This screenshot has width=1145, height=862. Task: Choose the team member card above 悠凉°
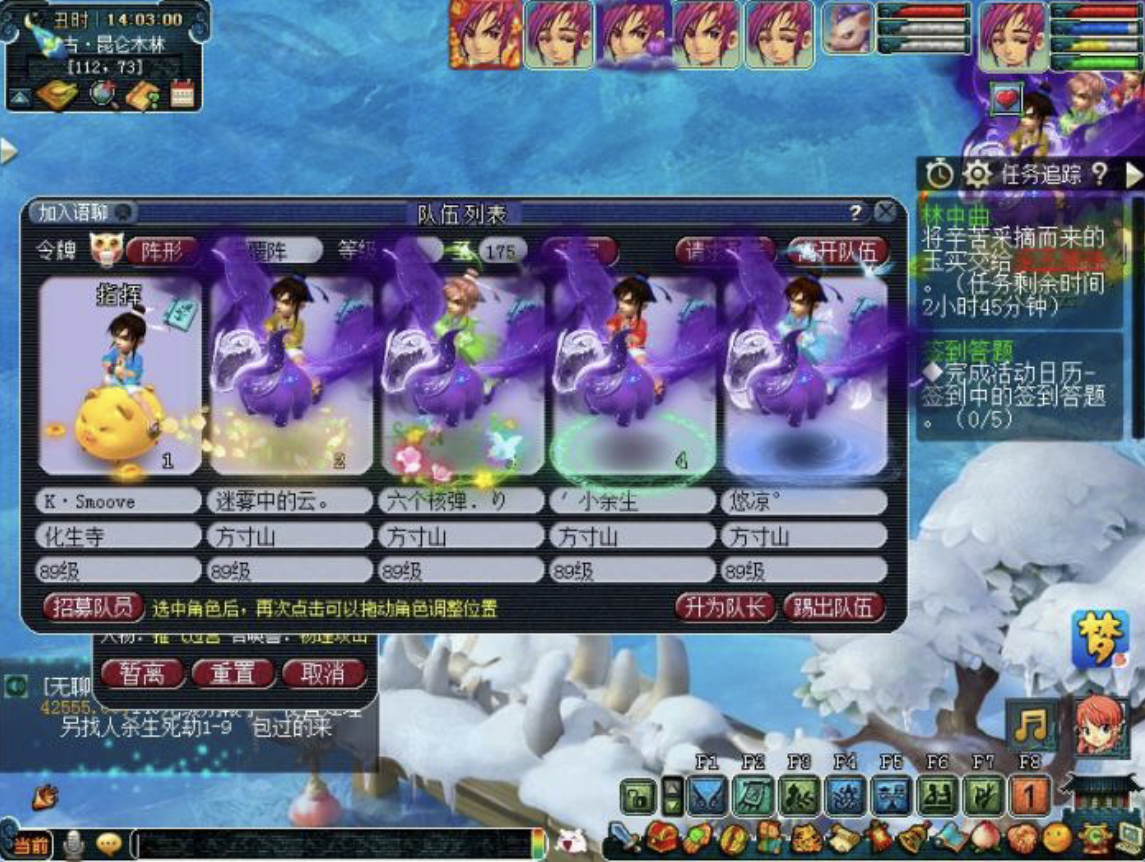pyautogui.click(x=806, y=377)
